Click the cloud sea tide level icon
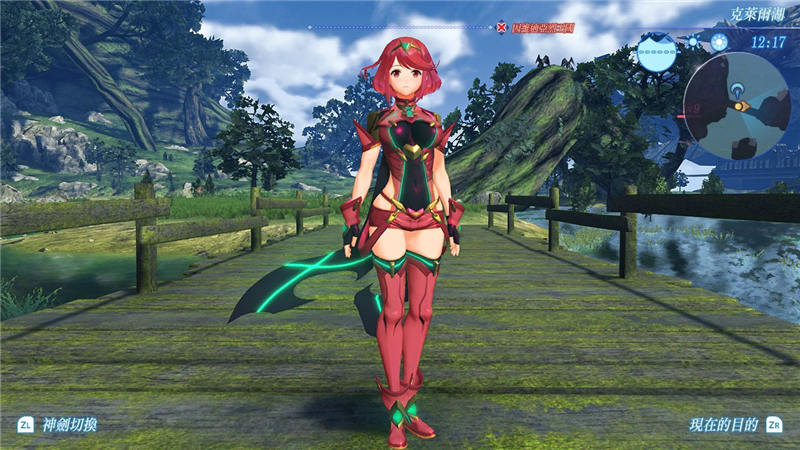Viewport: 800px width, 450px height. [657, 51]
